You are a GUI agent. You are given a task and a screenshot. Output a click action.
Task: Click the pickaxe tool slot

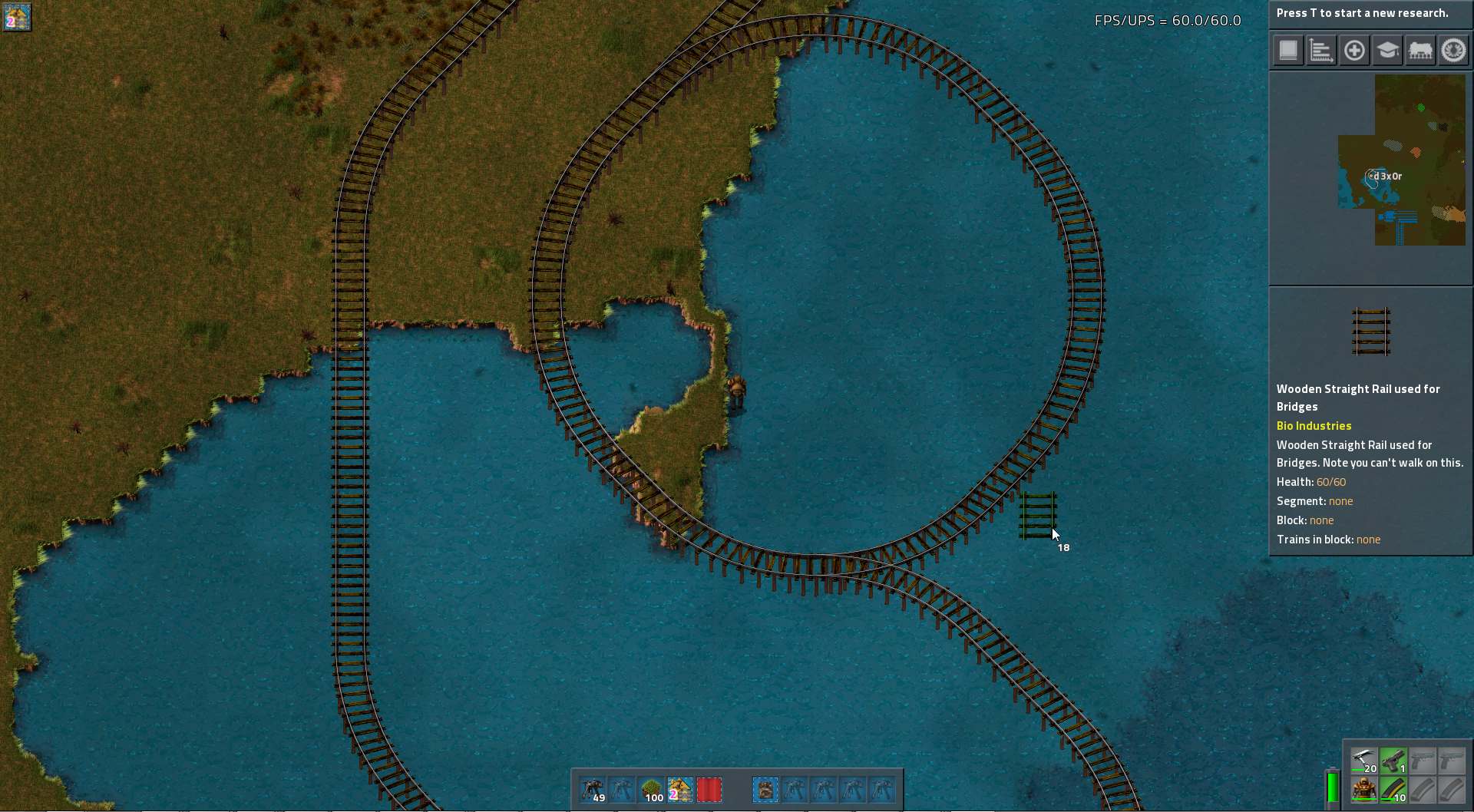pyautogui.click(x=1363, y=761)
